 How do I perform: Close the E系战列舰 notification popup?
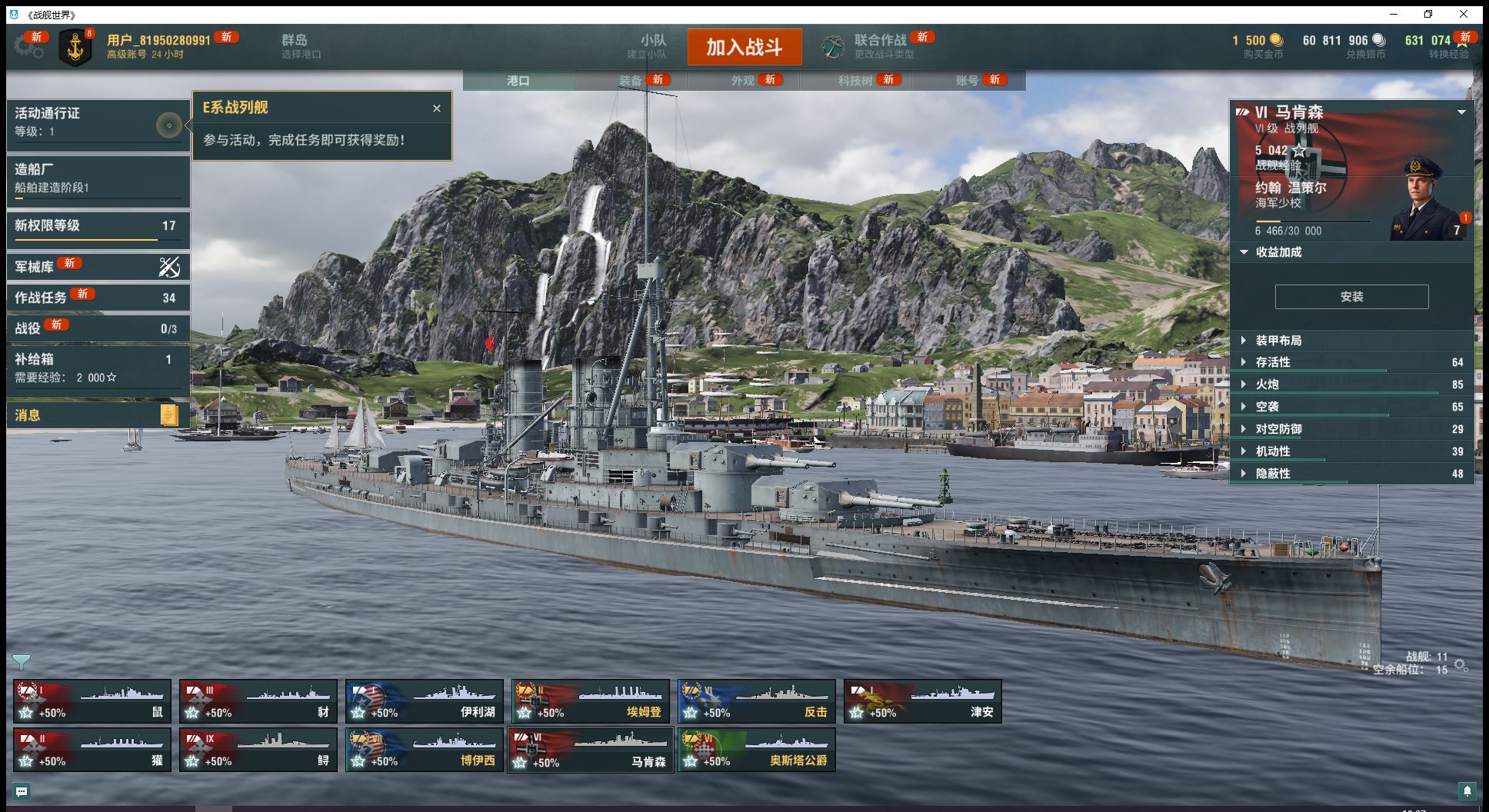[437, 108]
